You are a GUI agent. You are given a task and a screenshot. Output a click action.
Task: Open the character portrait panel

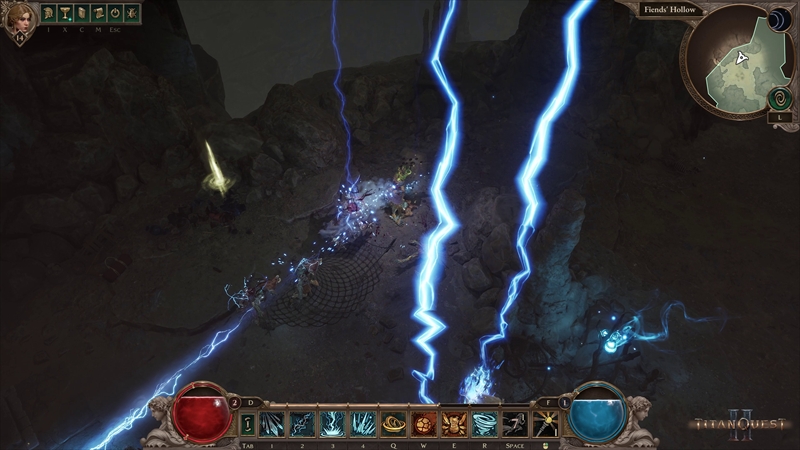[19, 21]
